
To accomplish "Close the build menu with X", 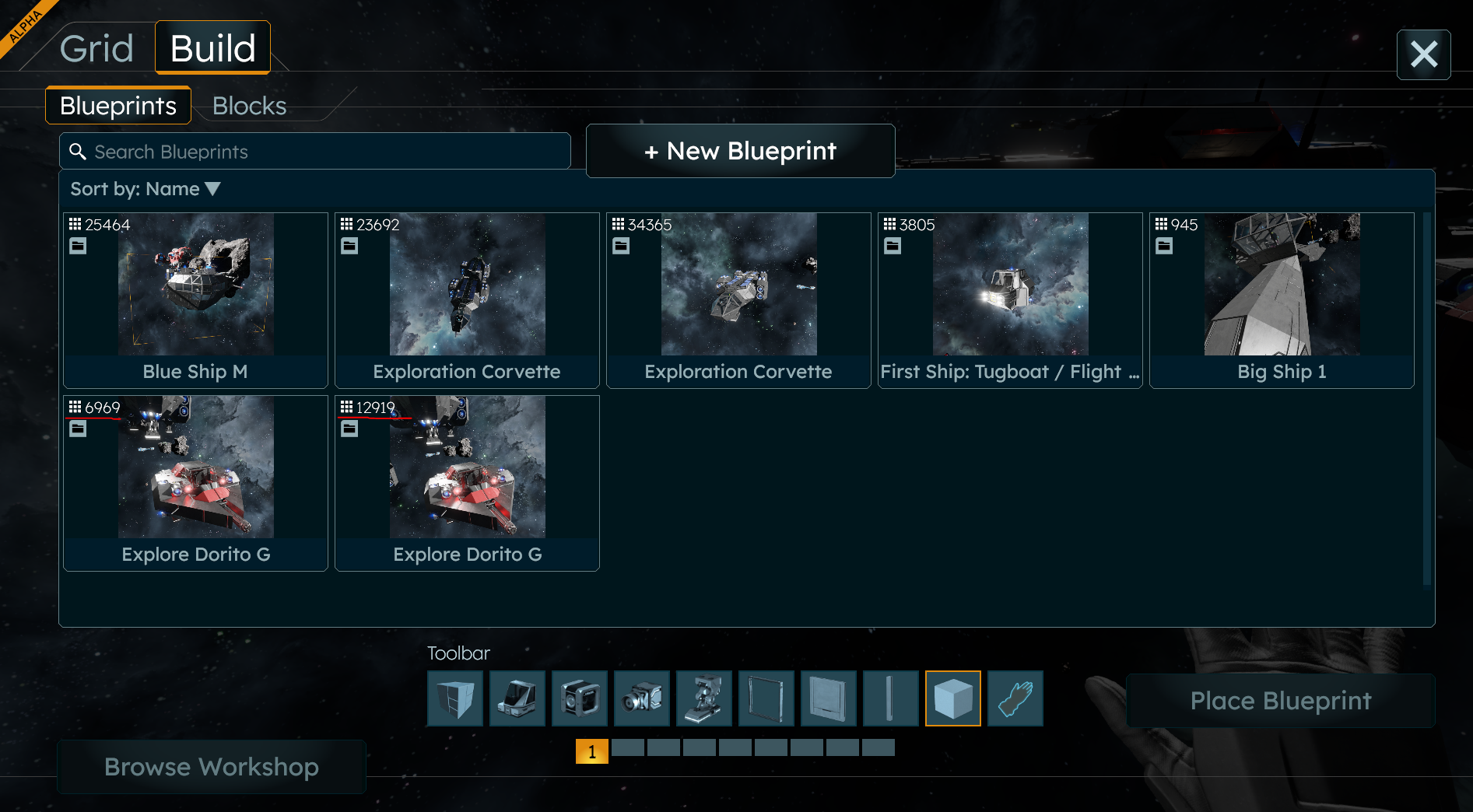I will 1423,54.
